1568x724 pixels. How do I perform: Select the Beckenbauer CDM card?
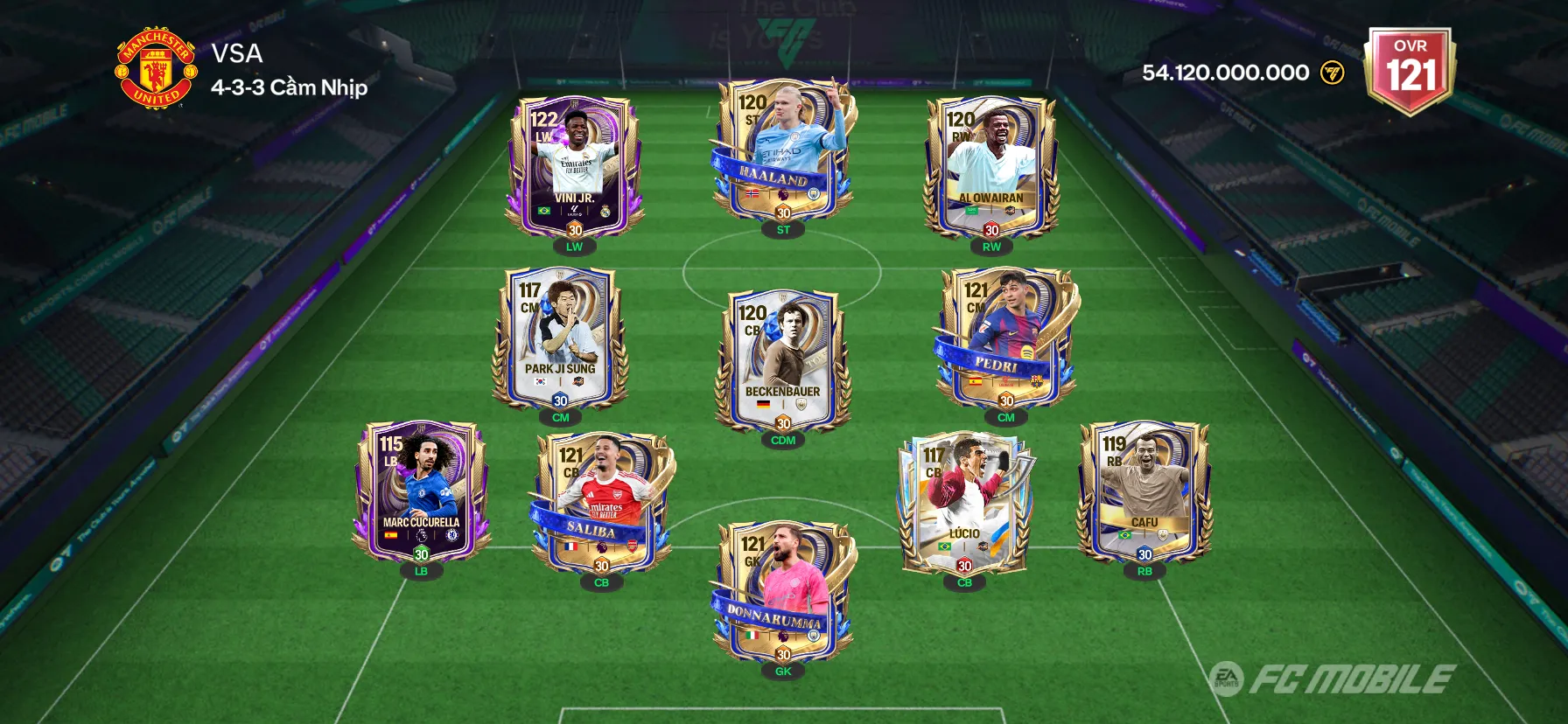[783, 360]
